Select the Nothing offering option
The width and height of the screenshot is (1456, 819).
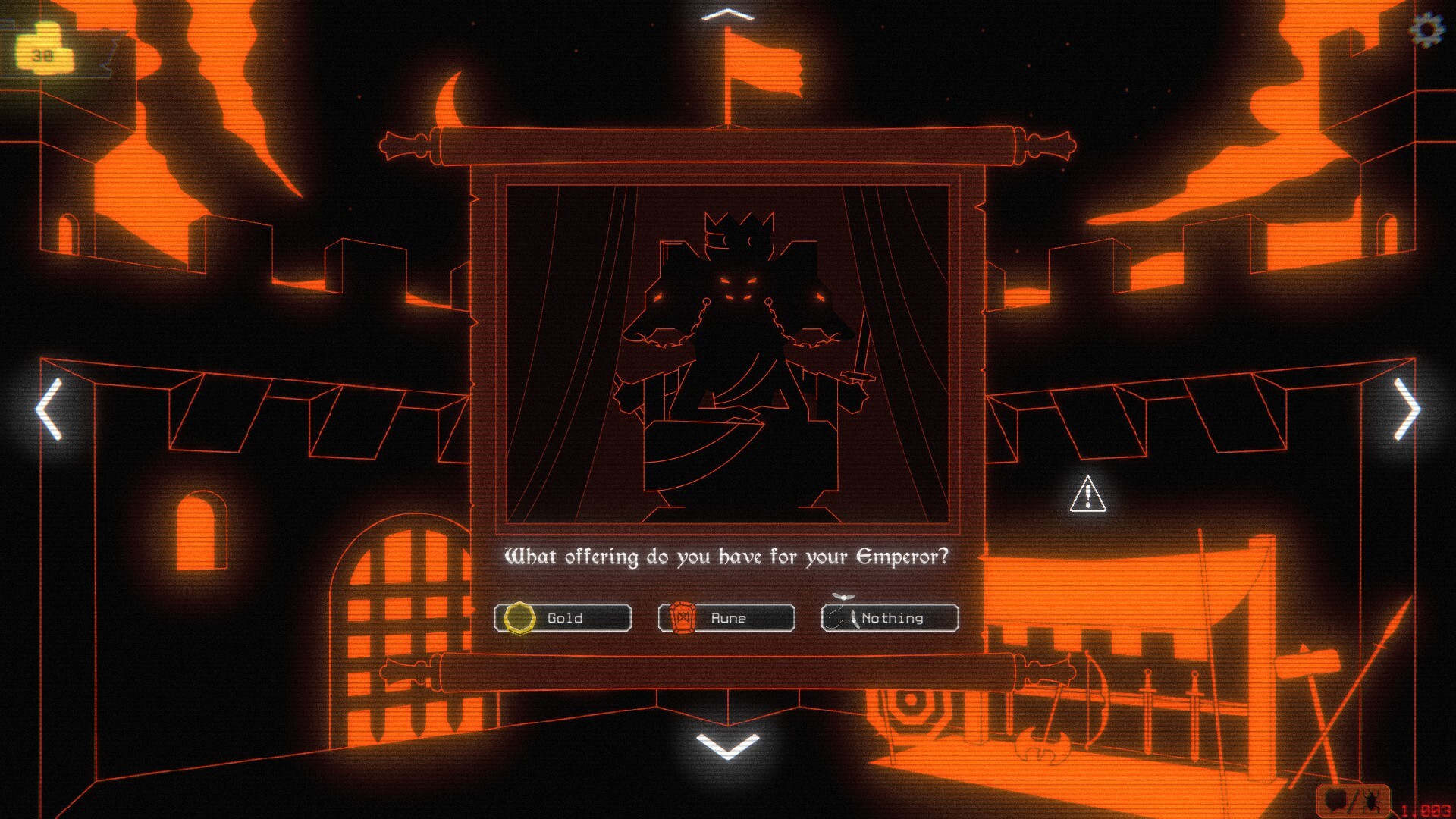click(x=890, y=618)
